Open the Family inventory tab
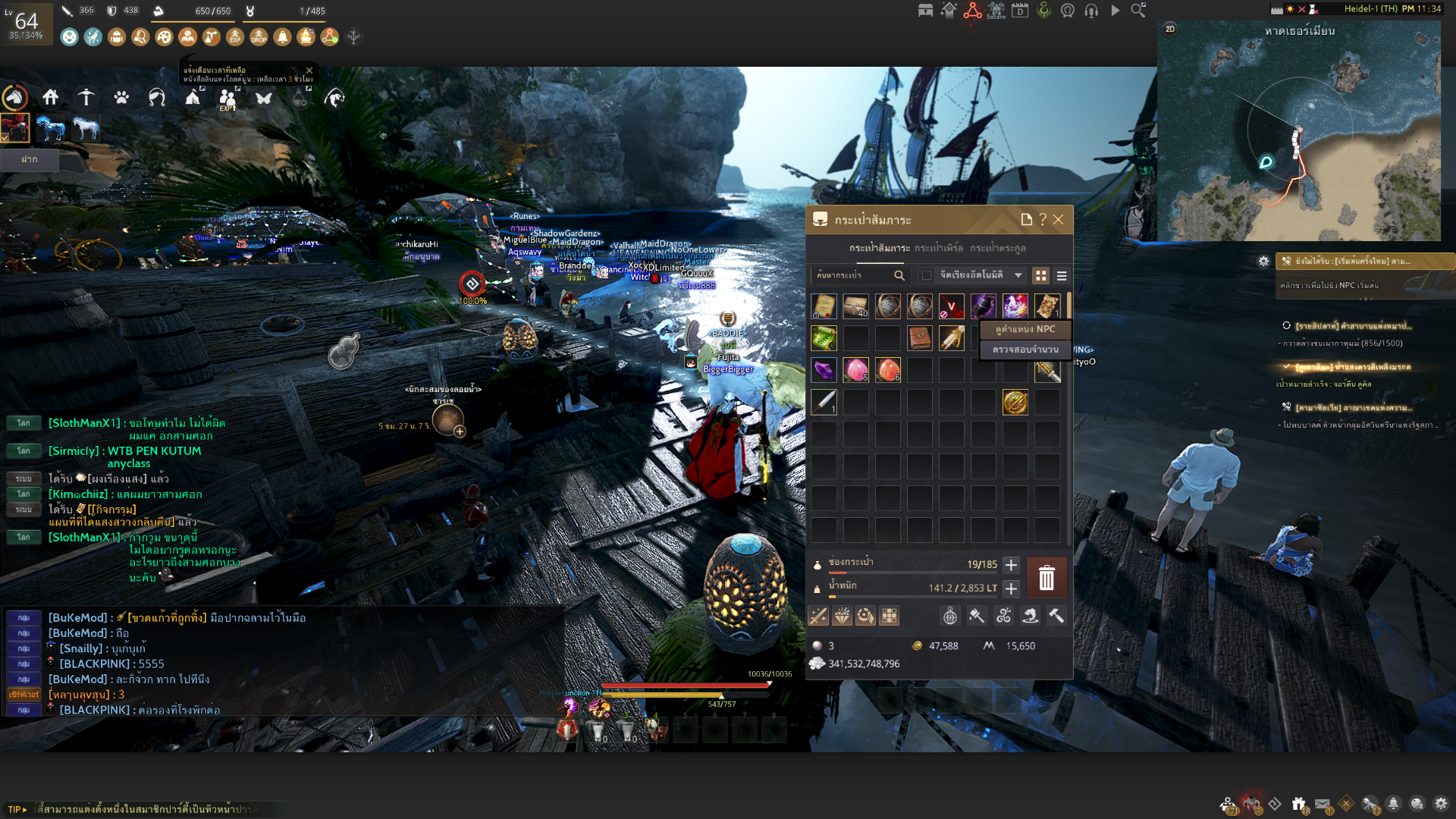This screenshot has width=1456, height=819. [x=997, y=248]
